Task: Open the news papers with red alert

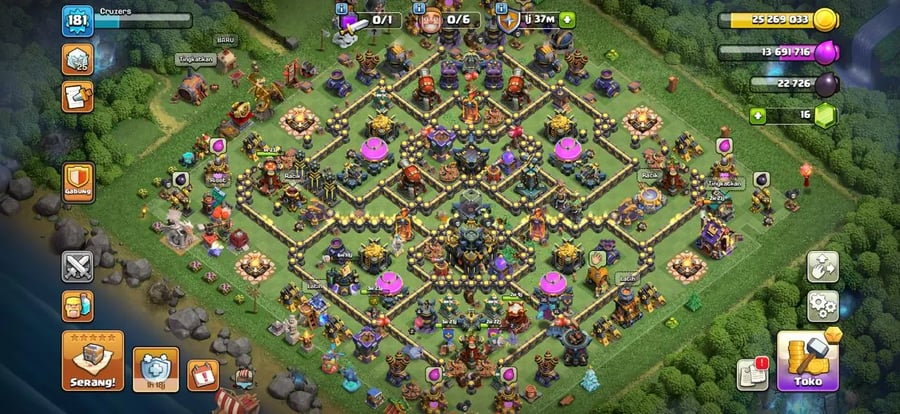Action: 752,372
